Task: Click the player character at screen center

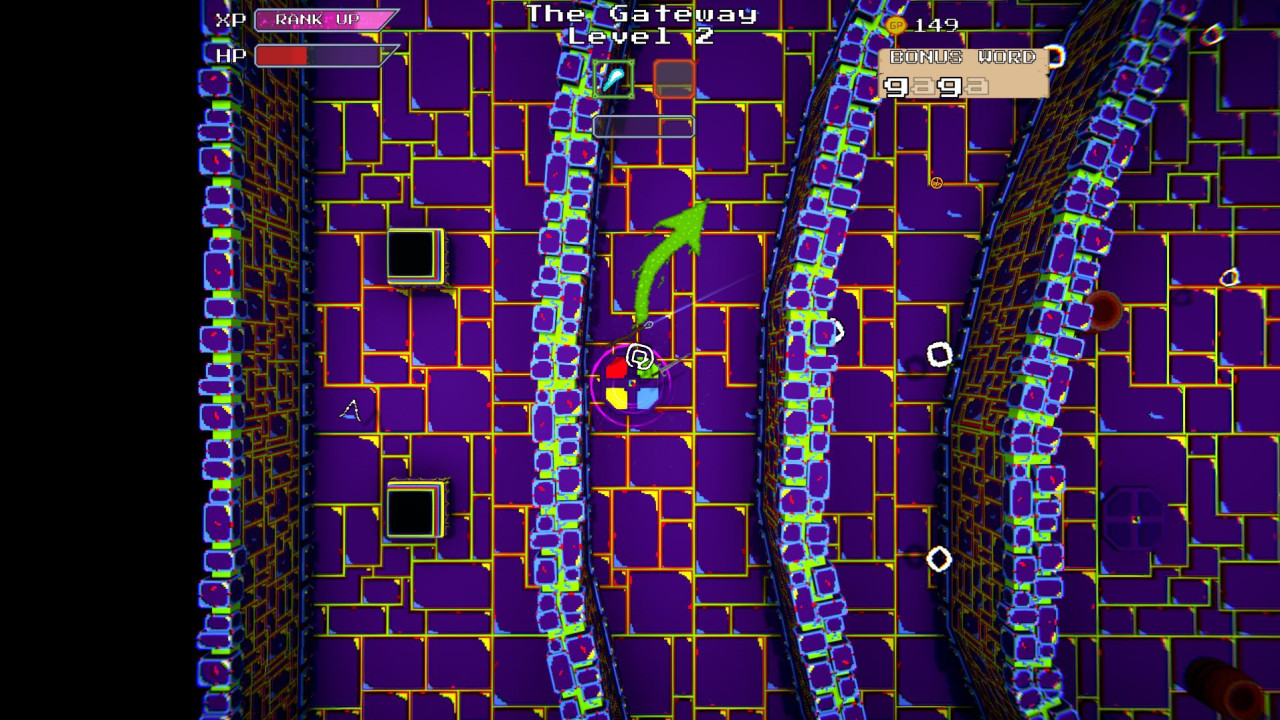Action: [633, 385]
